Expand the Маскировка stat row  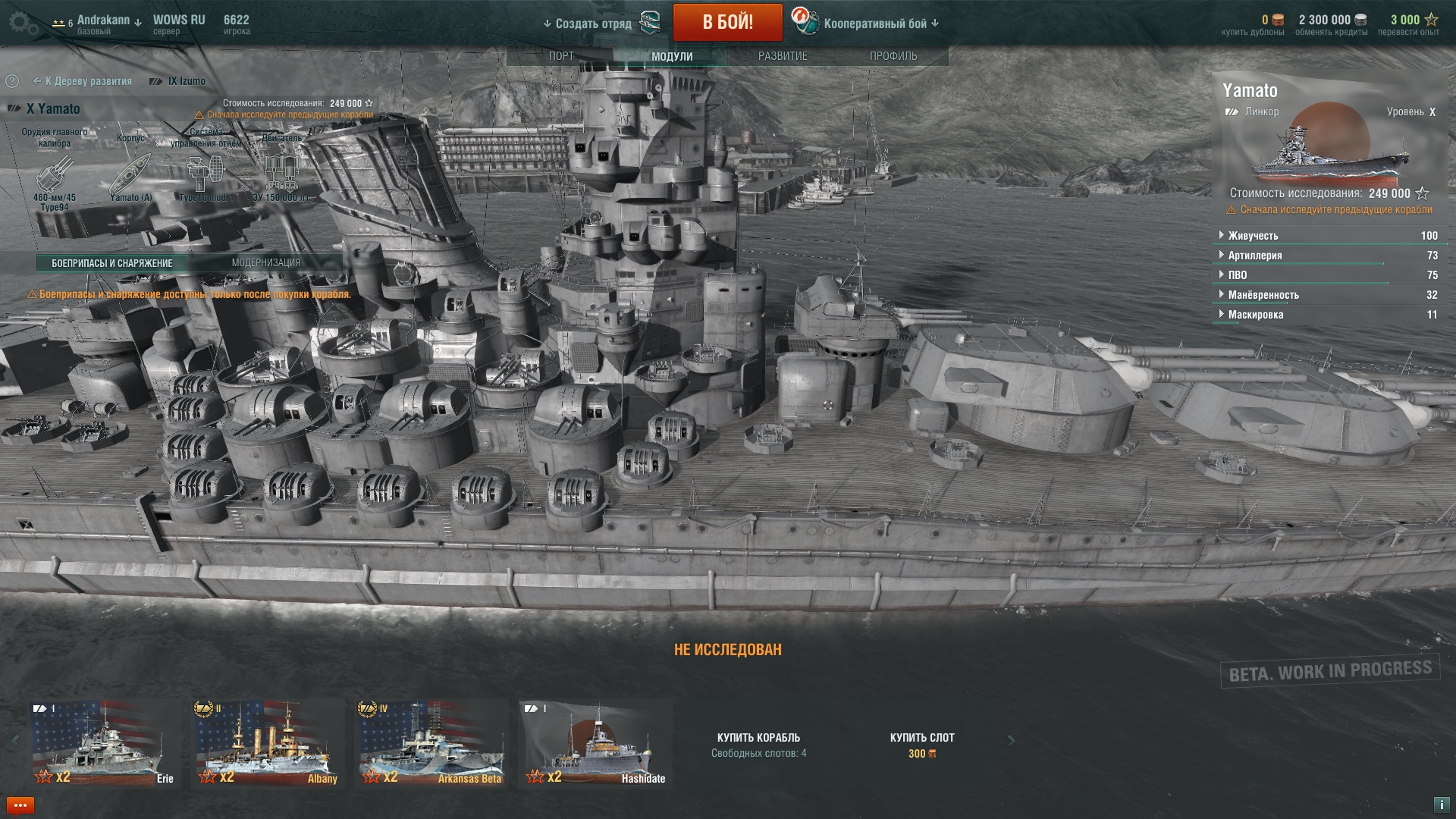1255,315
